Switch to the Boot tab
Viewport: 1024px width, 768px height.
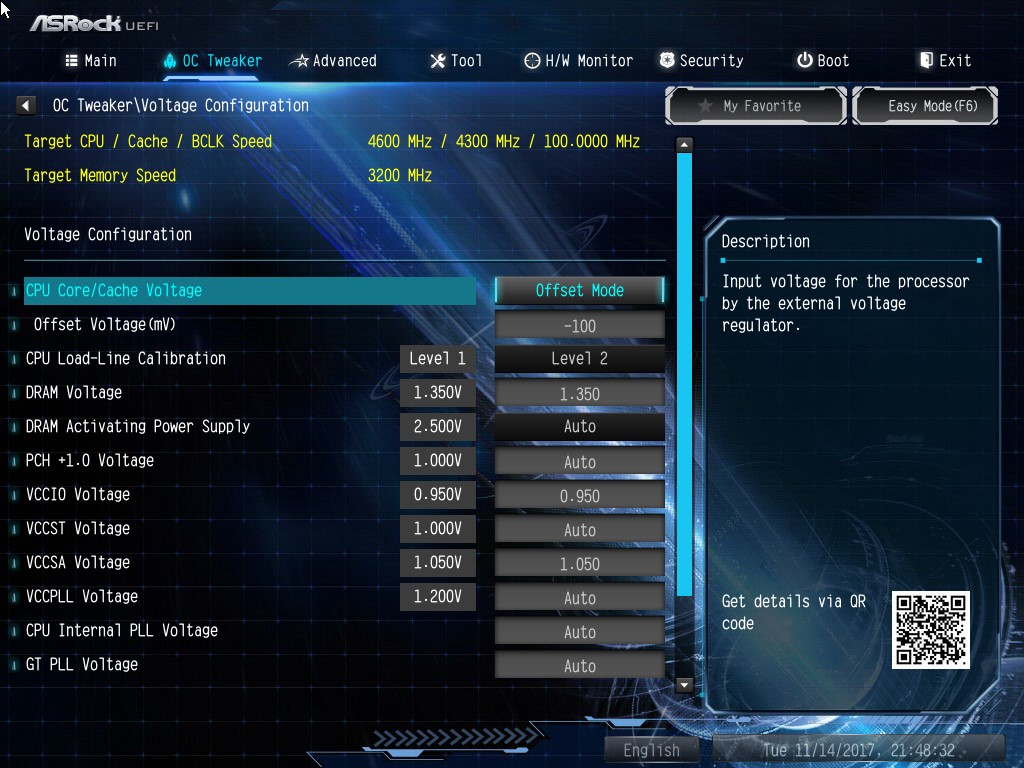(x=823, y=61)
